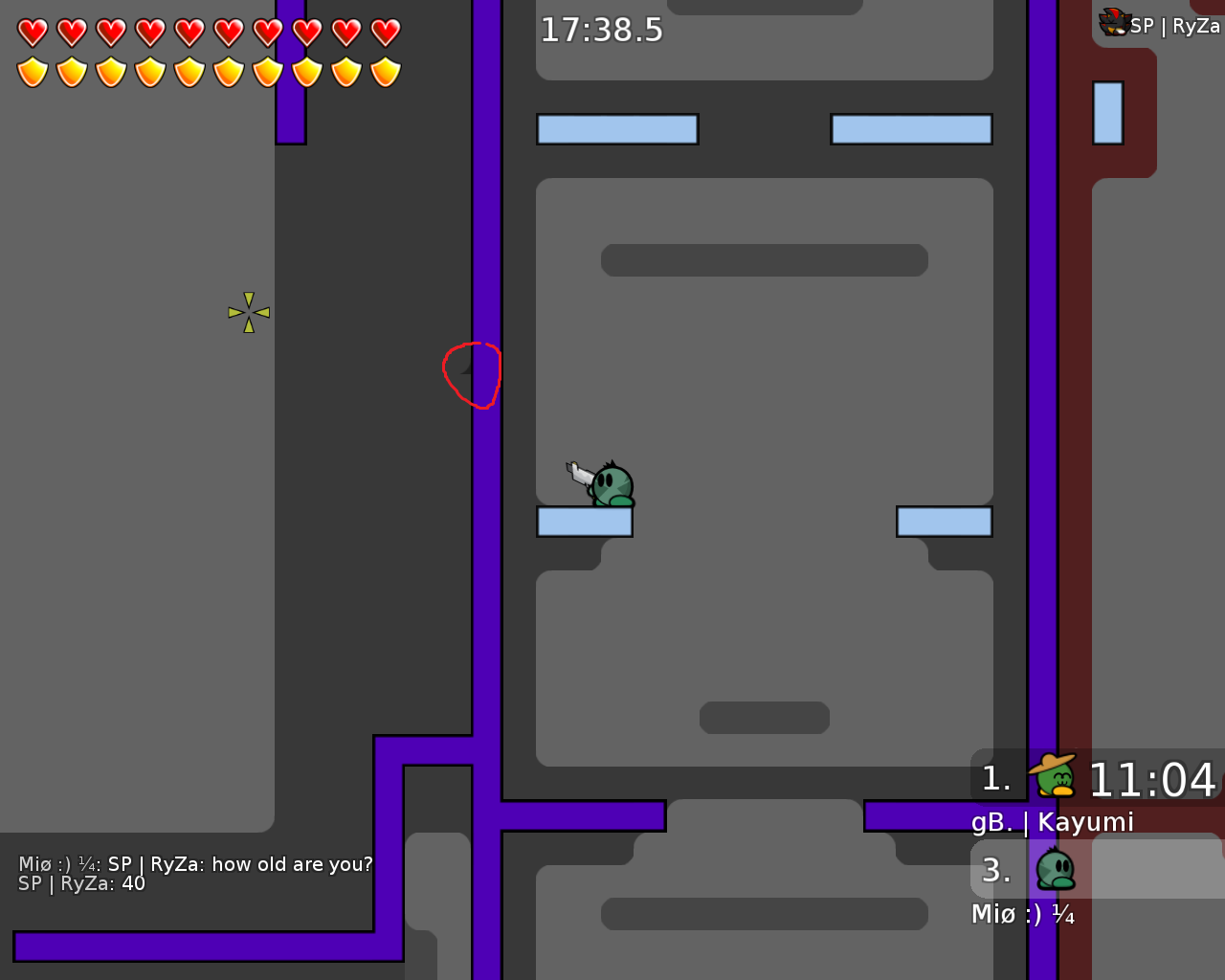The height and width of the screenshot is (980, 1225).
Task: Click the SP | RyZa player avatar top right
Action: click(1113, 21)
